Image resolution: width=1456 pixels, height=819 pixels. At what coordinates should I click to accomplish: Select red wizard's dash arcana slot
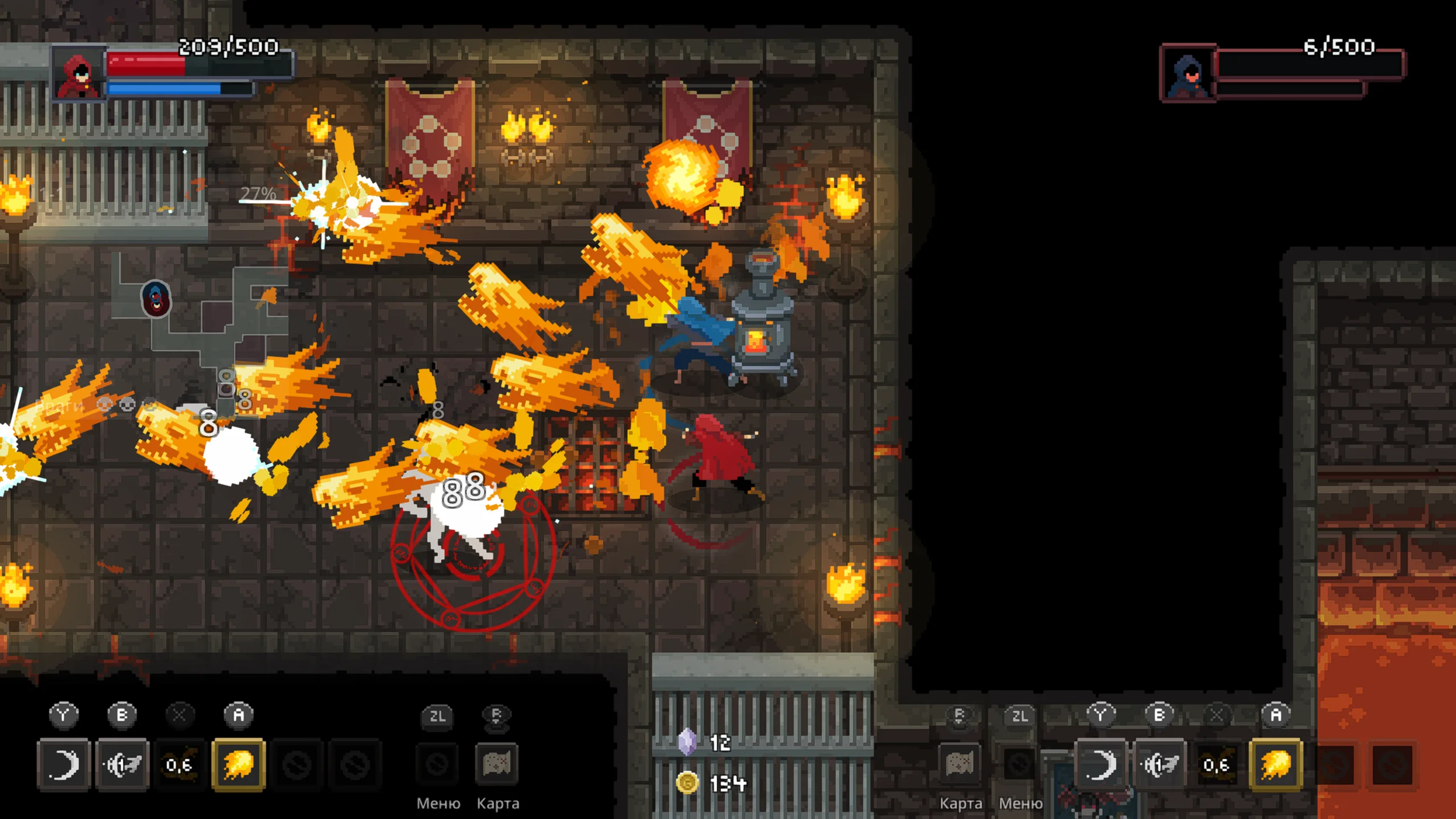pos(122,764)
